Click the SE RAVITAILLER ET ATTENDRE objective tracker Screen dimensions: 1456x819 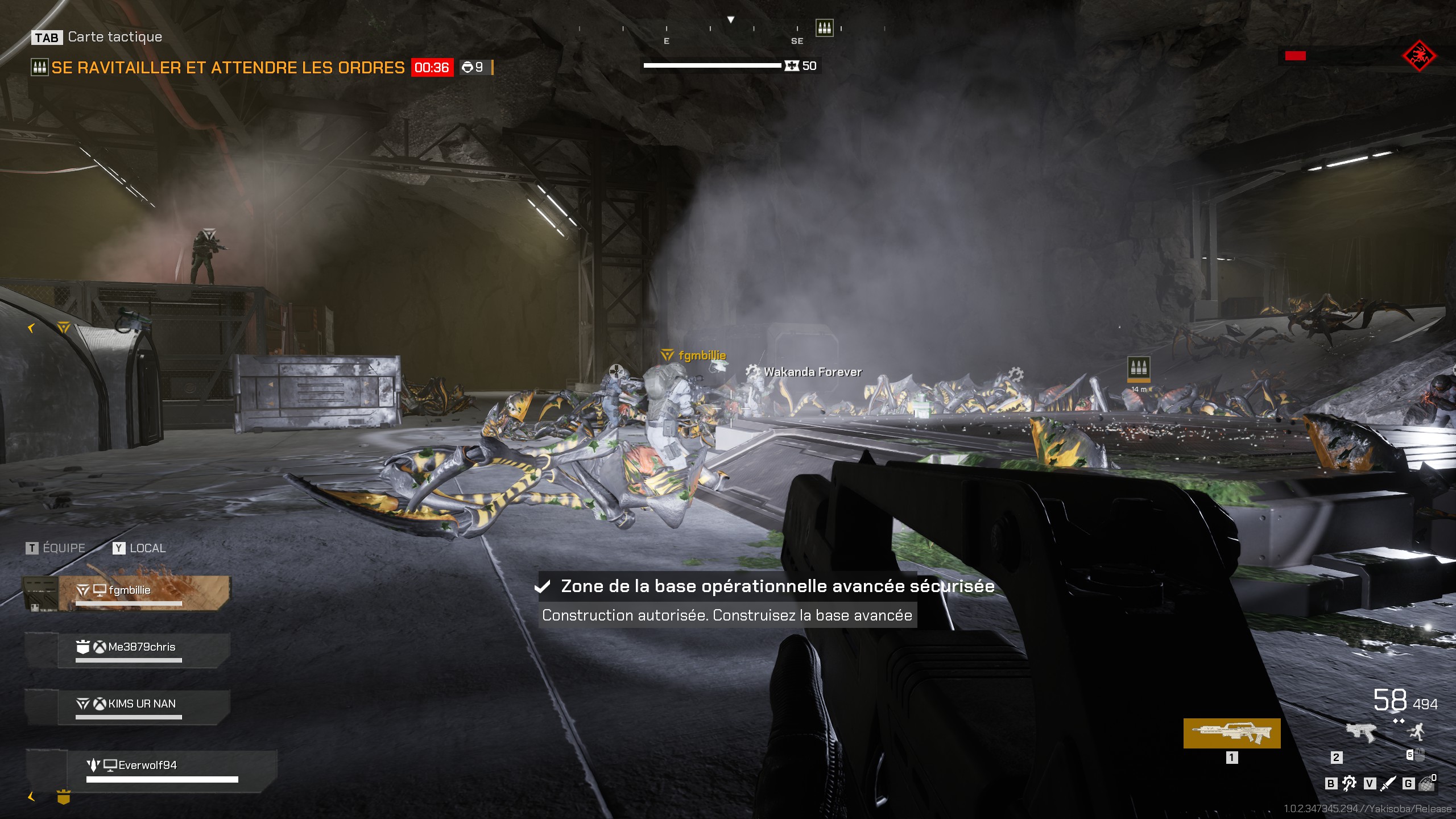[227, 68]
